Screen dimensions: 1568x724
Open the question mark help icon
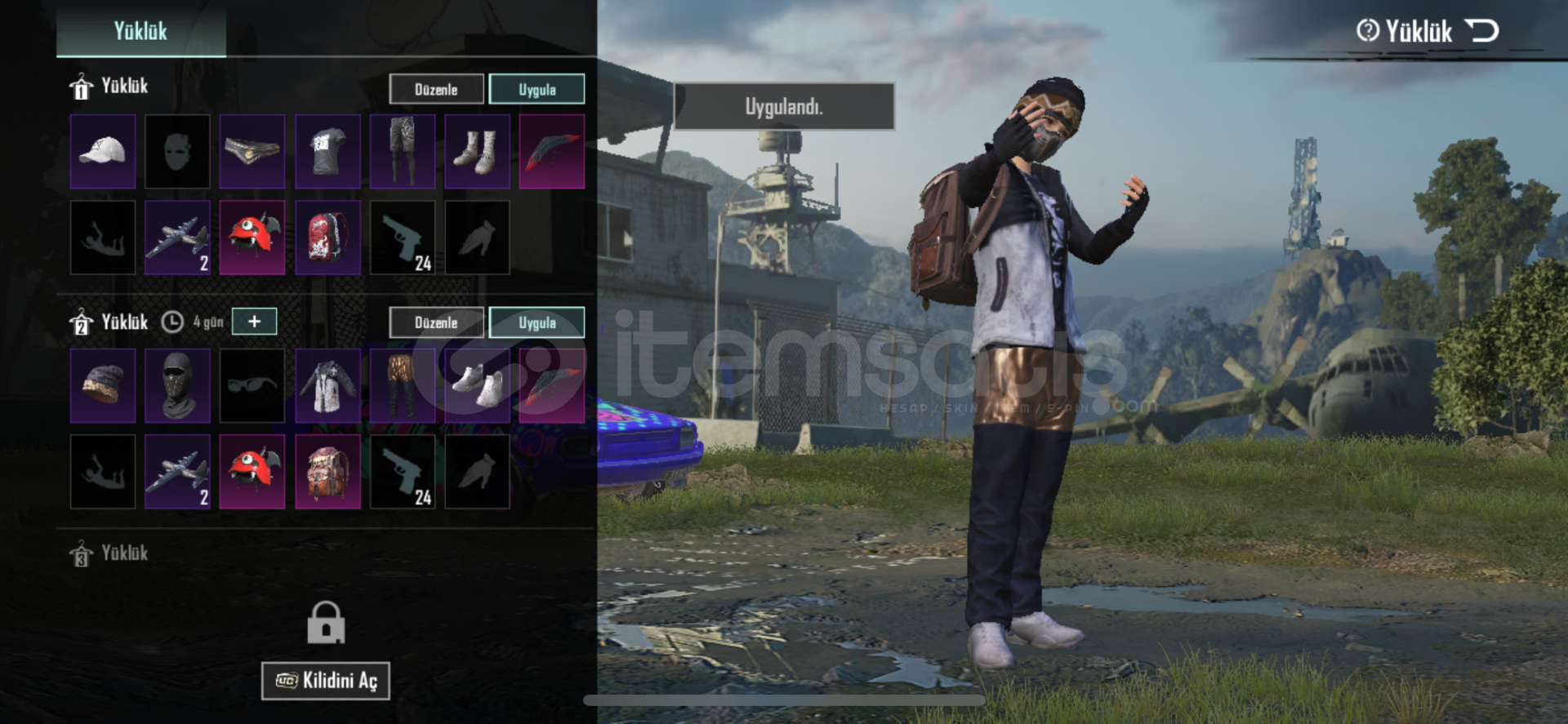tap(1367, 31)
